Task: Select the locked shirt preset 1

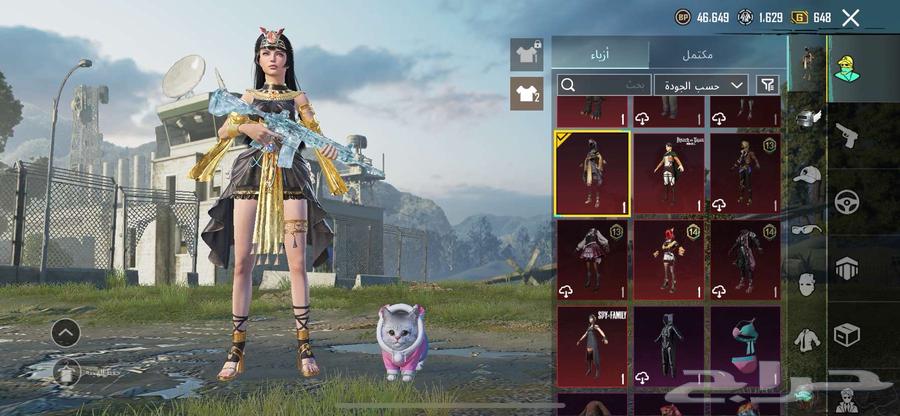Action: point(526,54)
